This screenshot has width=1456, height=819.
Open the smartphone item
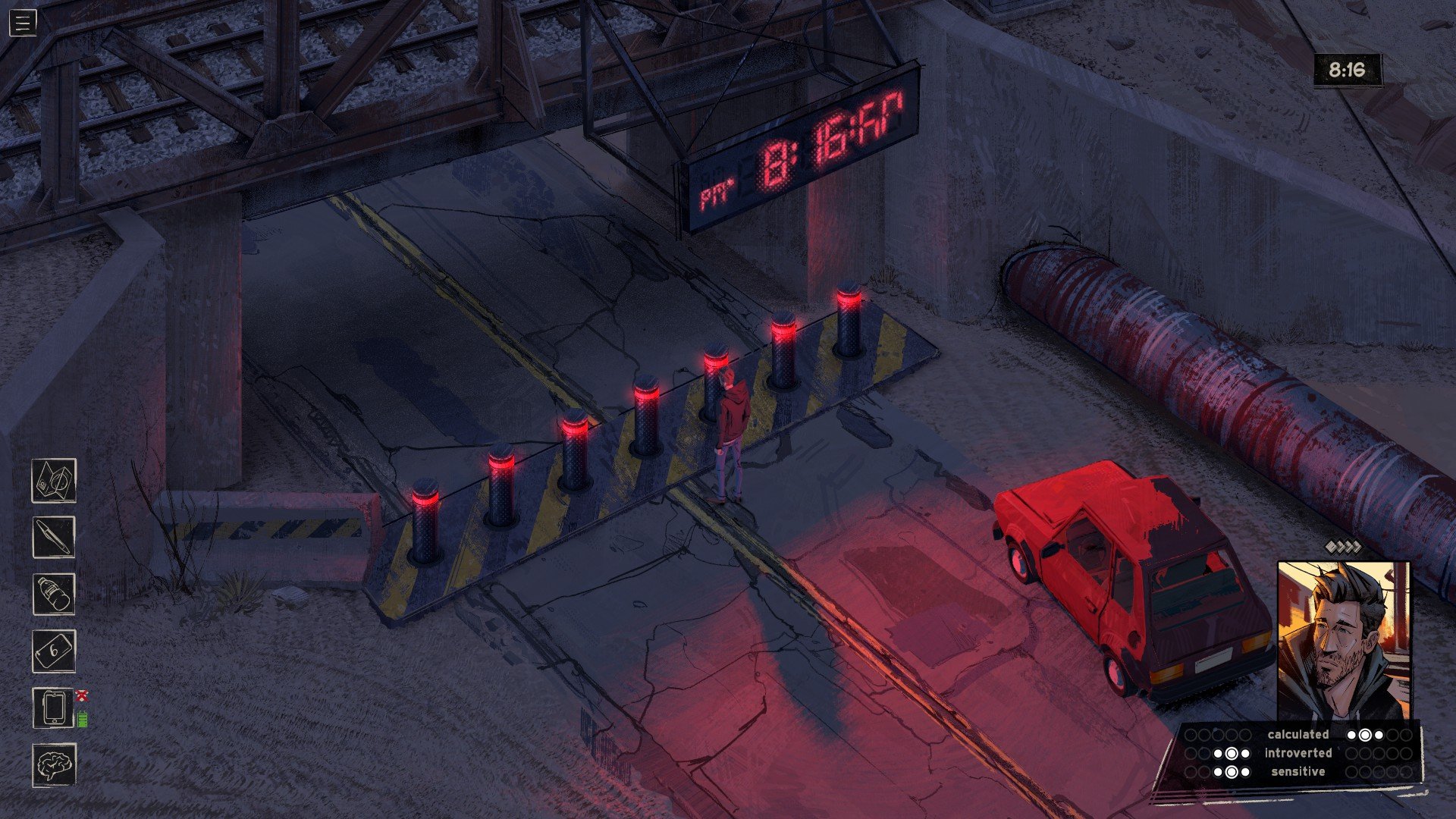(54, 708)
